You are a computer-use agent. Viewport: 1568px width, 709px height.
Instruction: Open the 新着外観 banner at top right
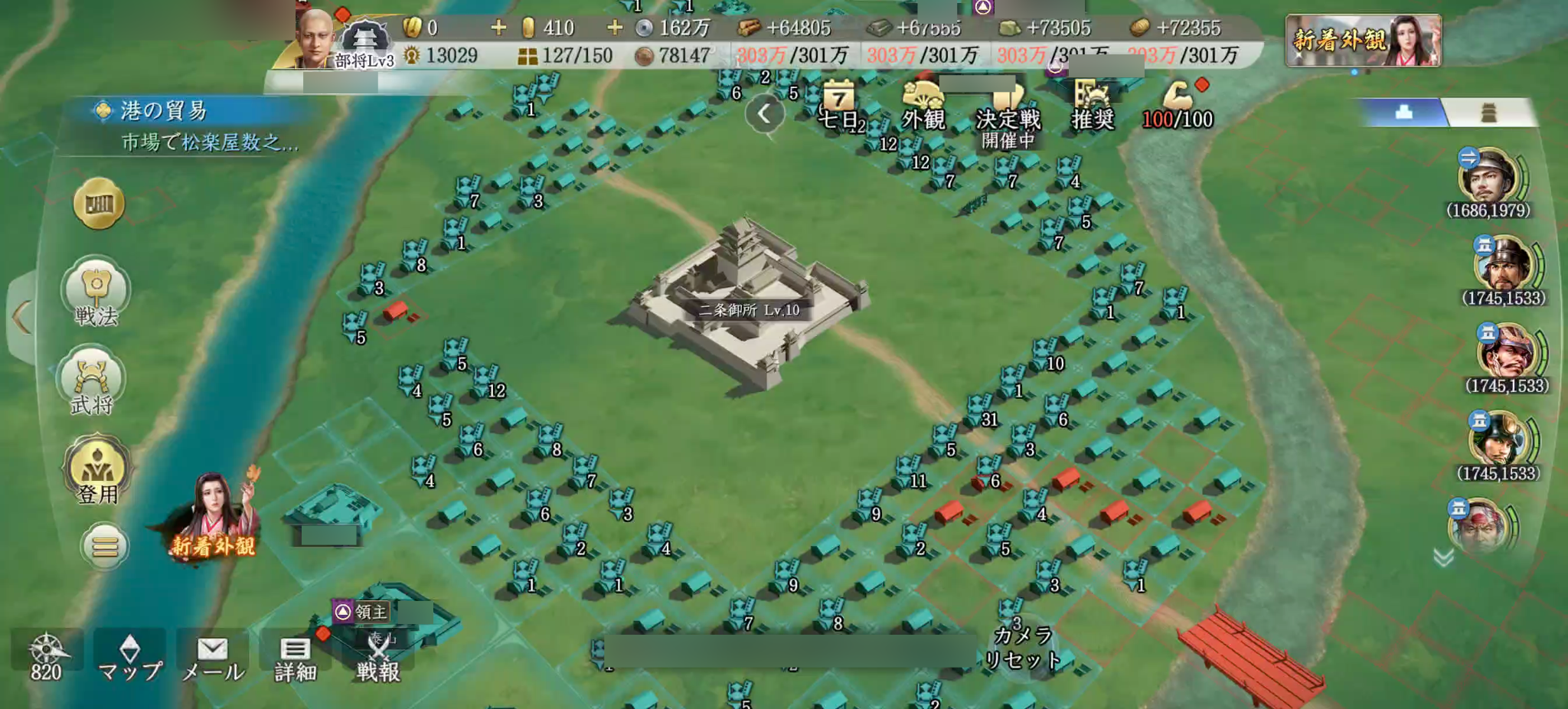pos(1363,40)
